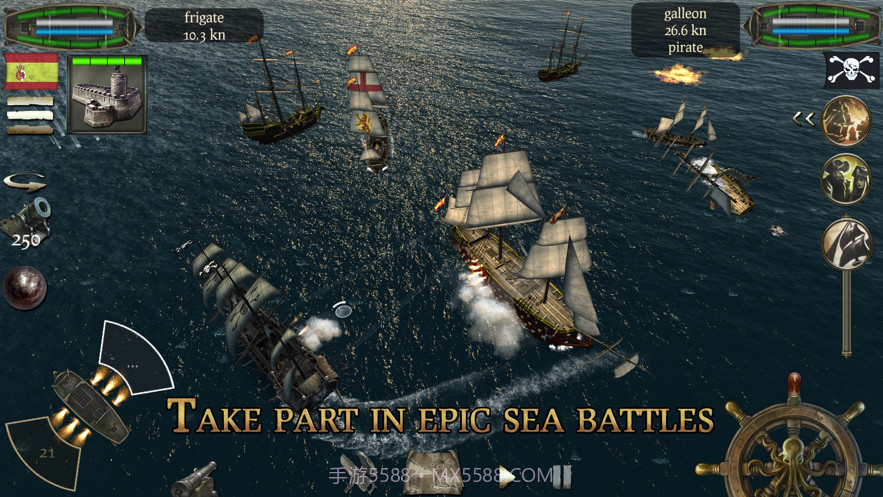This screenshot has height=497, width=883.
Task: Choose the round cannonball ammo
Action: [x=24, y=288]
